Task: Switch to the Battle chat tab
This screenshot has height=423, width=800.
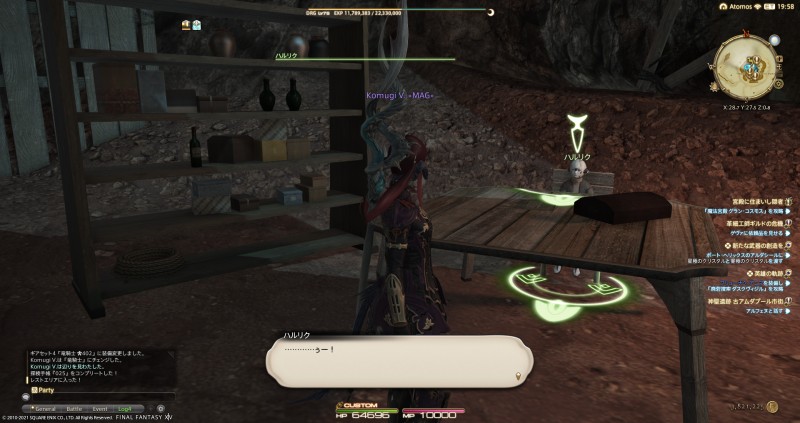Action: [x=74, y=408]
